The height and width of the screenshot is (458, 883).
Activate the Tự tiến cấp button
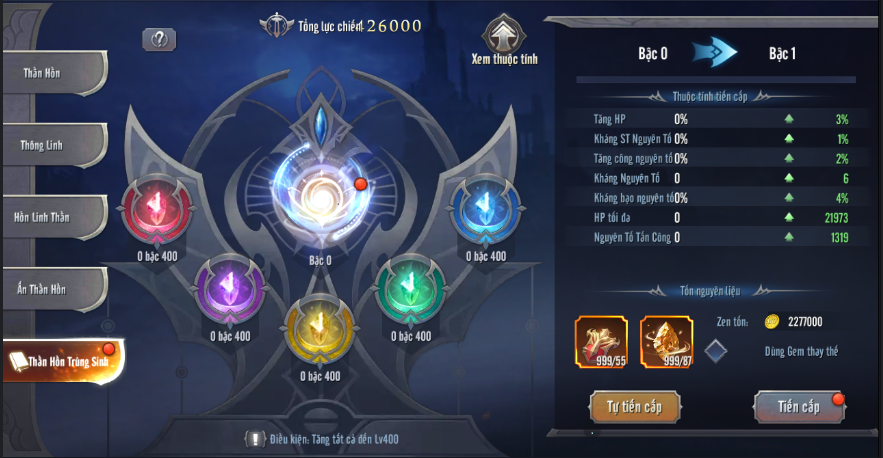(636, 406)
